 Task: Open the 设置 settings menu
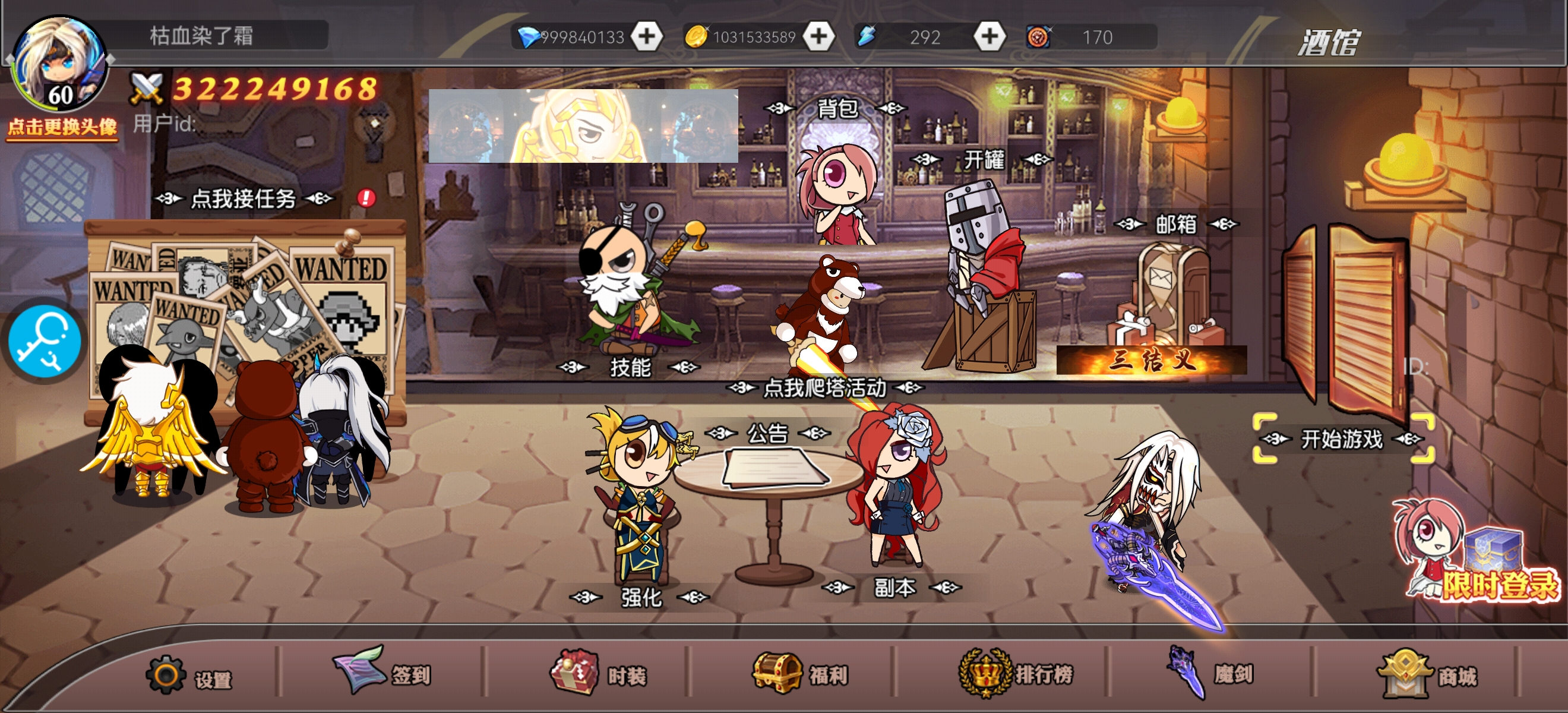(x=189, y=676)
